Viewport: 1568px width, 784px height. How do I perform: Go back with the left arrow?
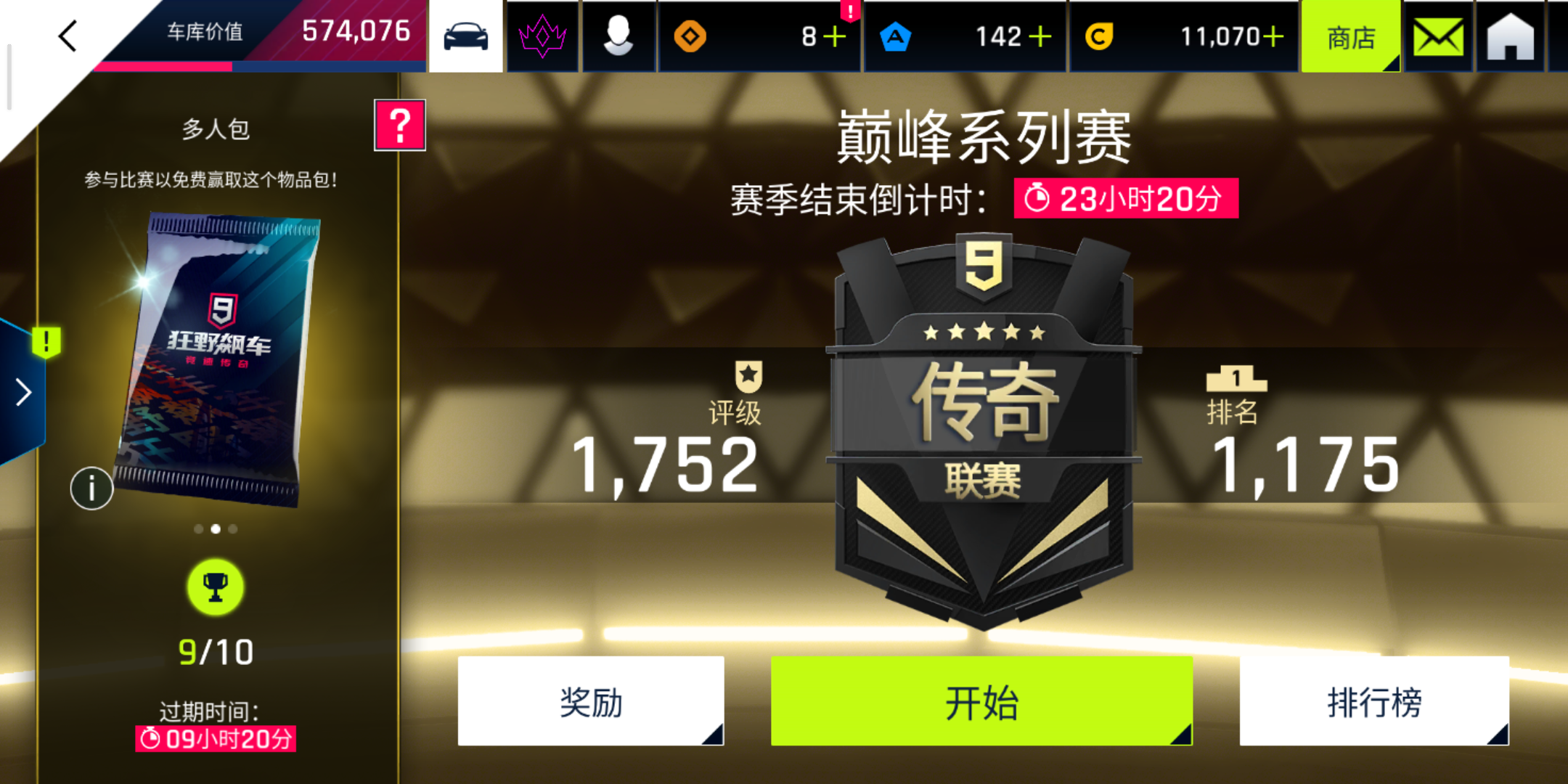pos(69,37)
